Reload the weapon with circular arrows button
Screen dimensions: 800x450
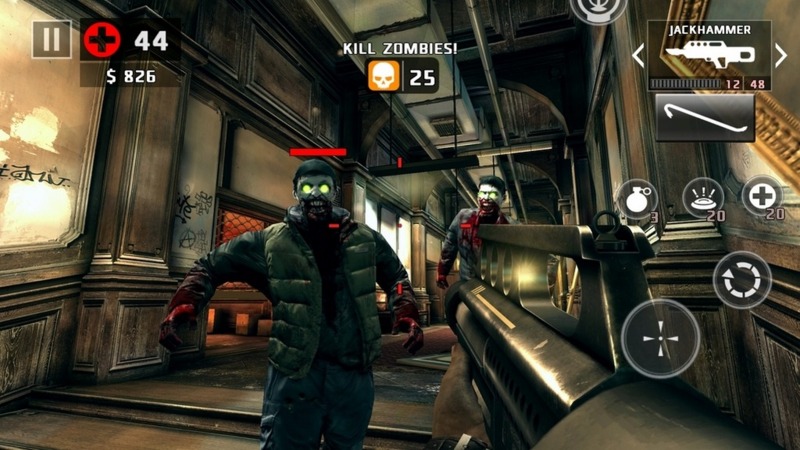click(742, 279)
